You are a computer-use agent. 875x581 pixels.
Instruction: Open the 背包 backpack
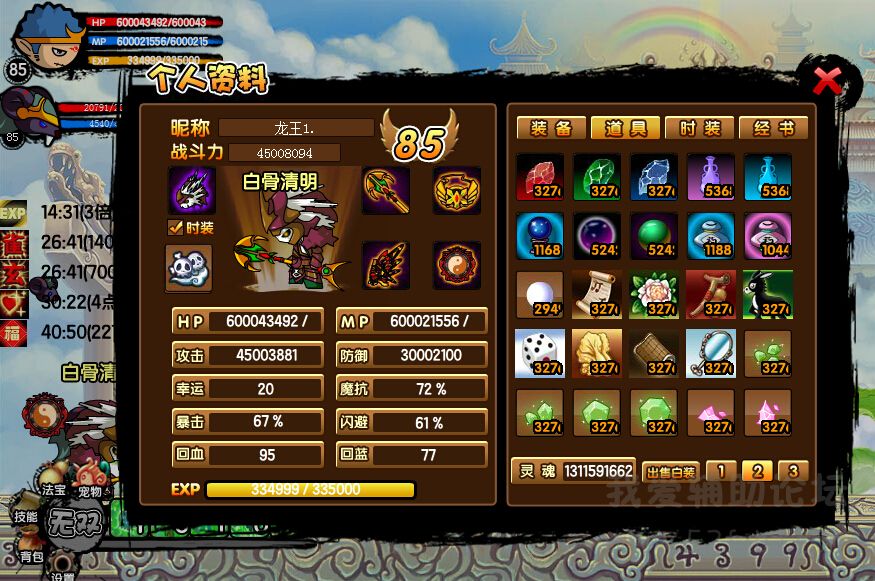[x=32, y=556]
